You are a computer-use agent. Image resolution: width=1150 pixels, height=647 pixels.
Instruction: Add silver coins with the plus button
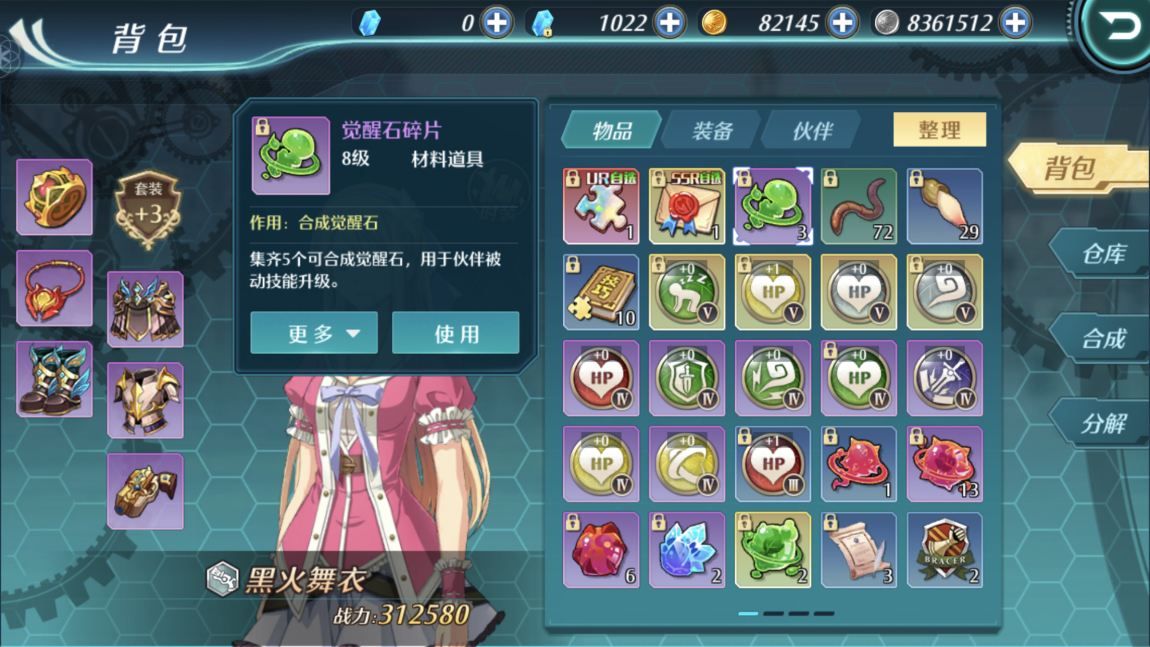[1015, 22]
